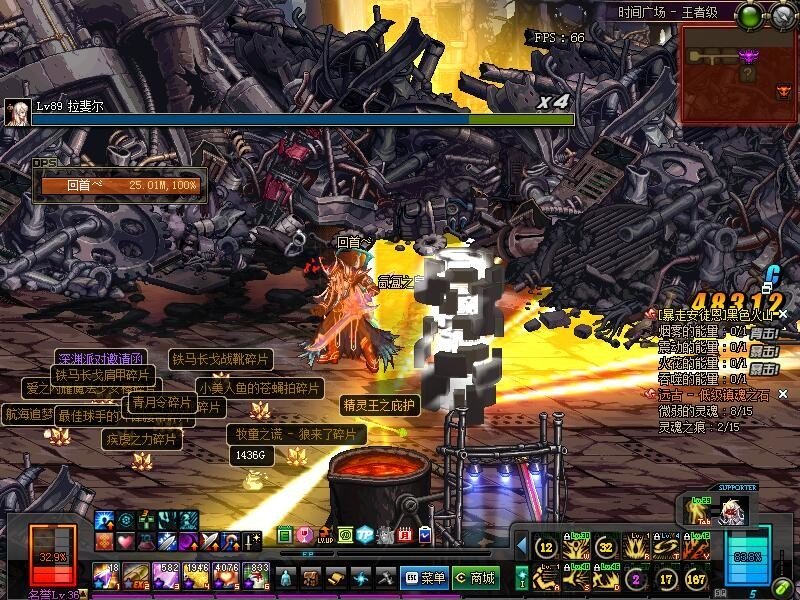The width and height of the screenshot is (800, 600).
Task: Click the green orb button above minimap
Action: [x=750, y=15]
